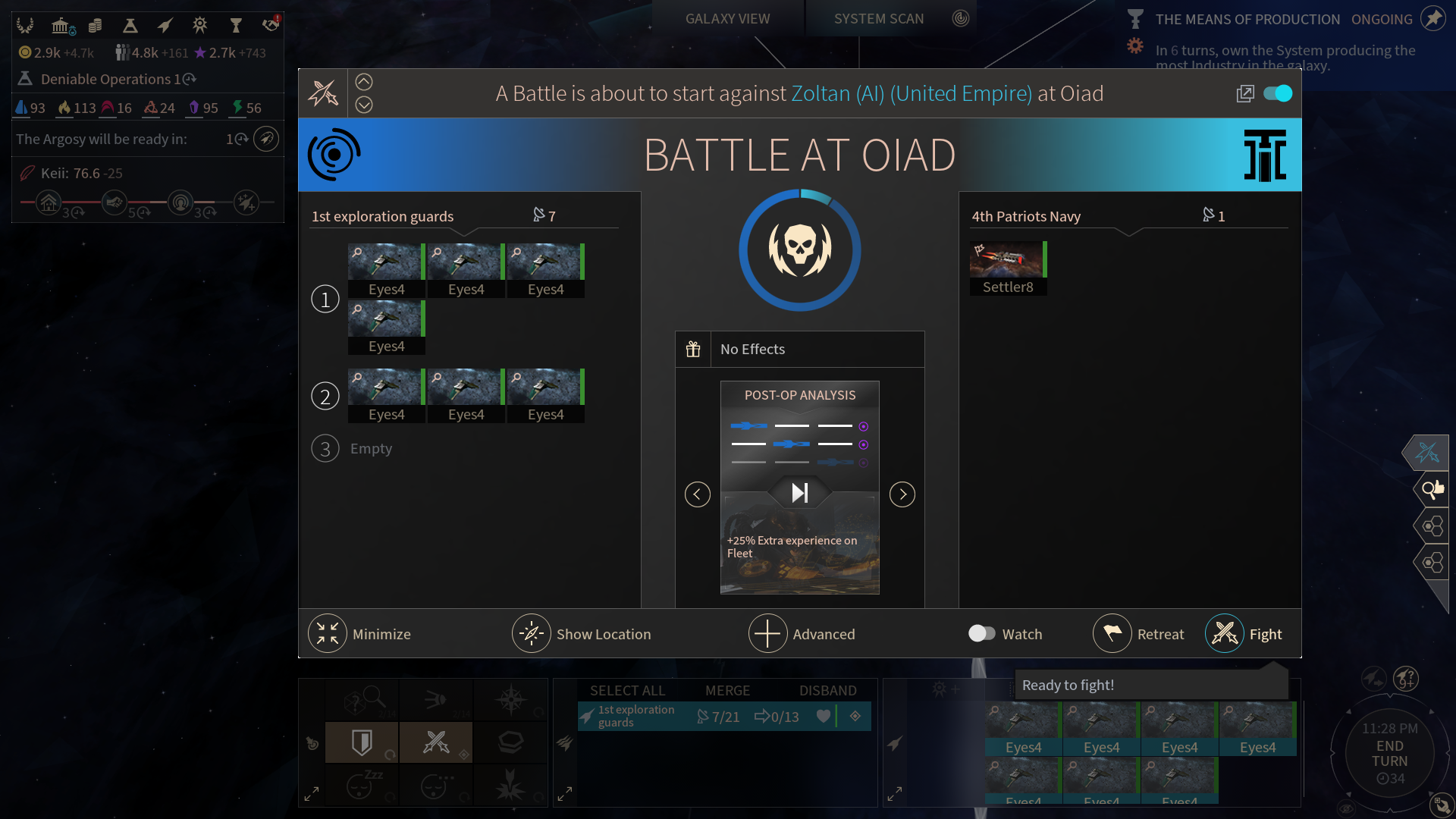Toggle the cyan notification switch in header
This screenshot has width=1456, height=819.
[1278, 93]
